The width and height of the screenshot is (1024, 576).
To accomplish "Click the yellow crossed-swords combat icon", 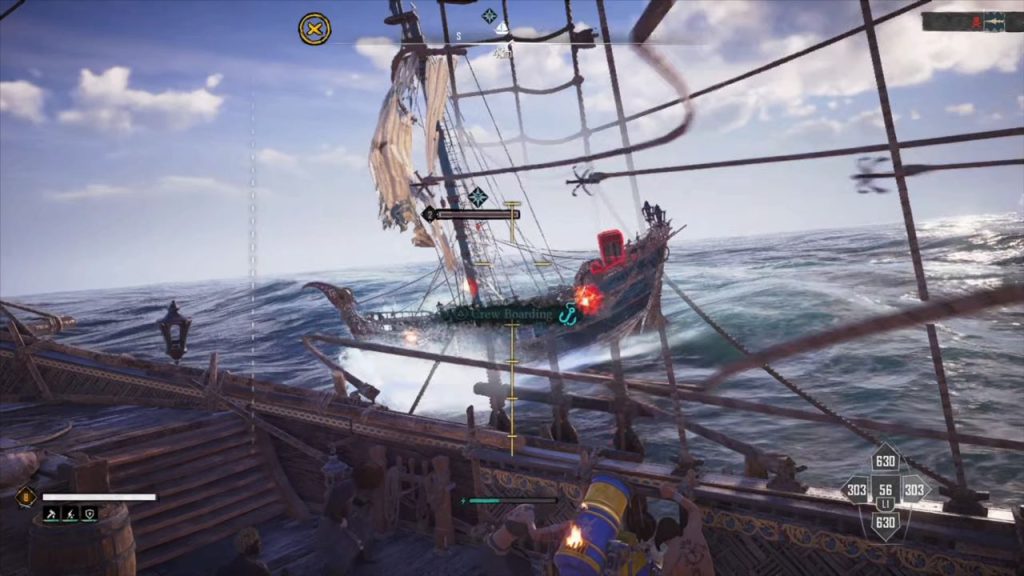I will [314, 28].
